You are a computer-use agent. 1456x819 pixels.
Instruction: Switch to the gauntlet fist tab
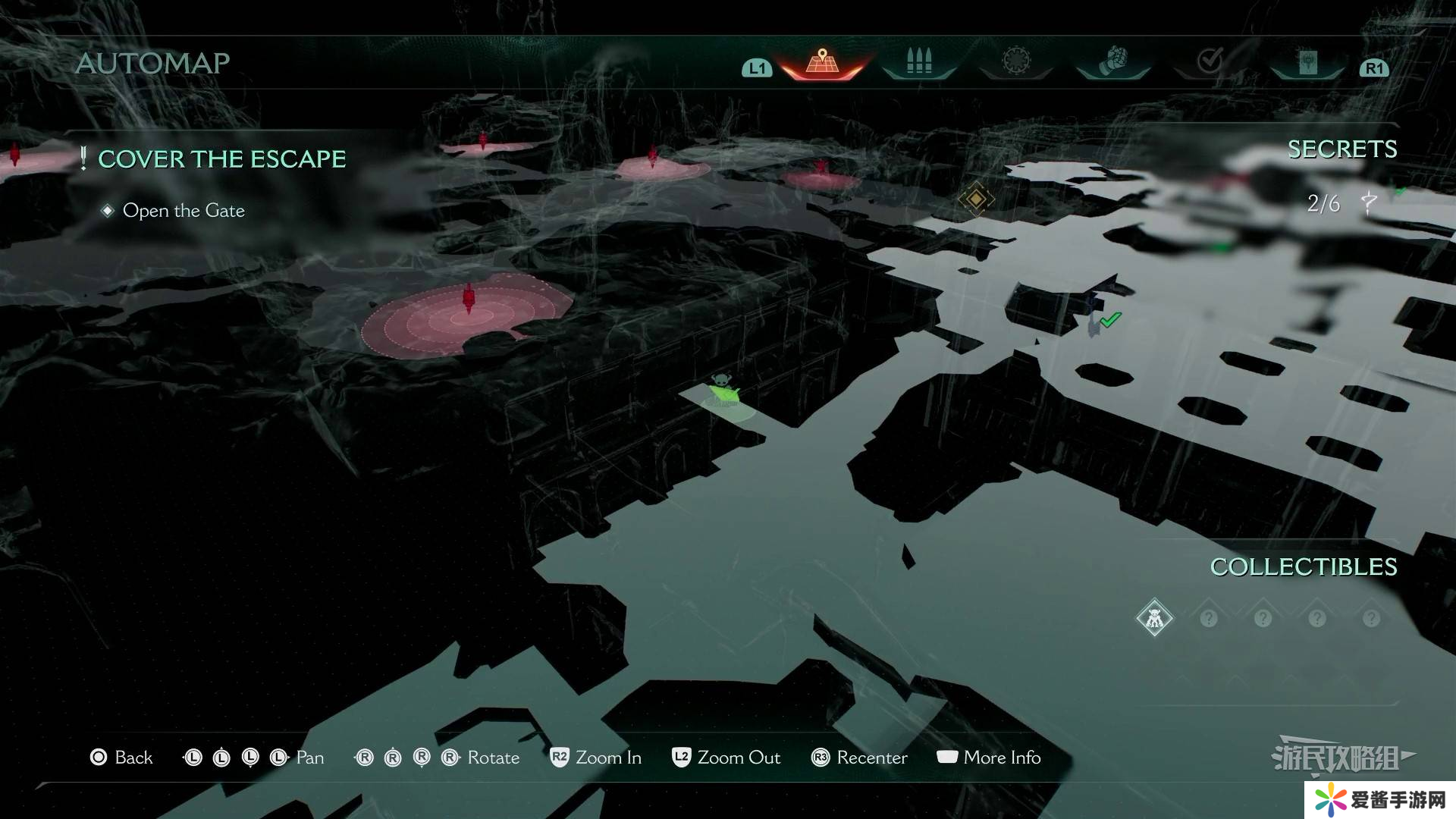[1112, 61]
